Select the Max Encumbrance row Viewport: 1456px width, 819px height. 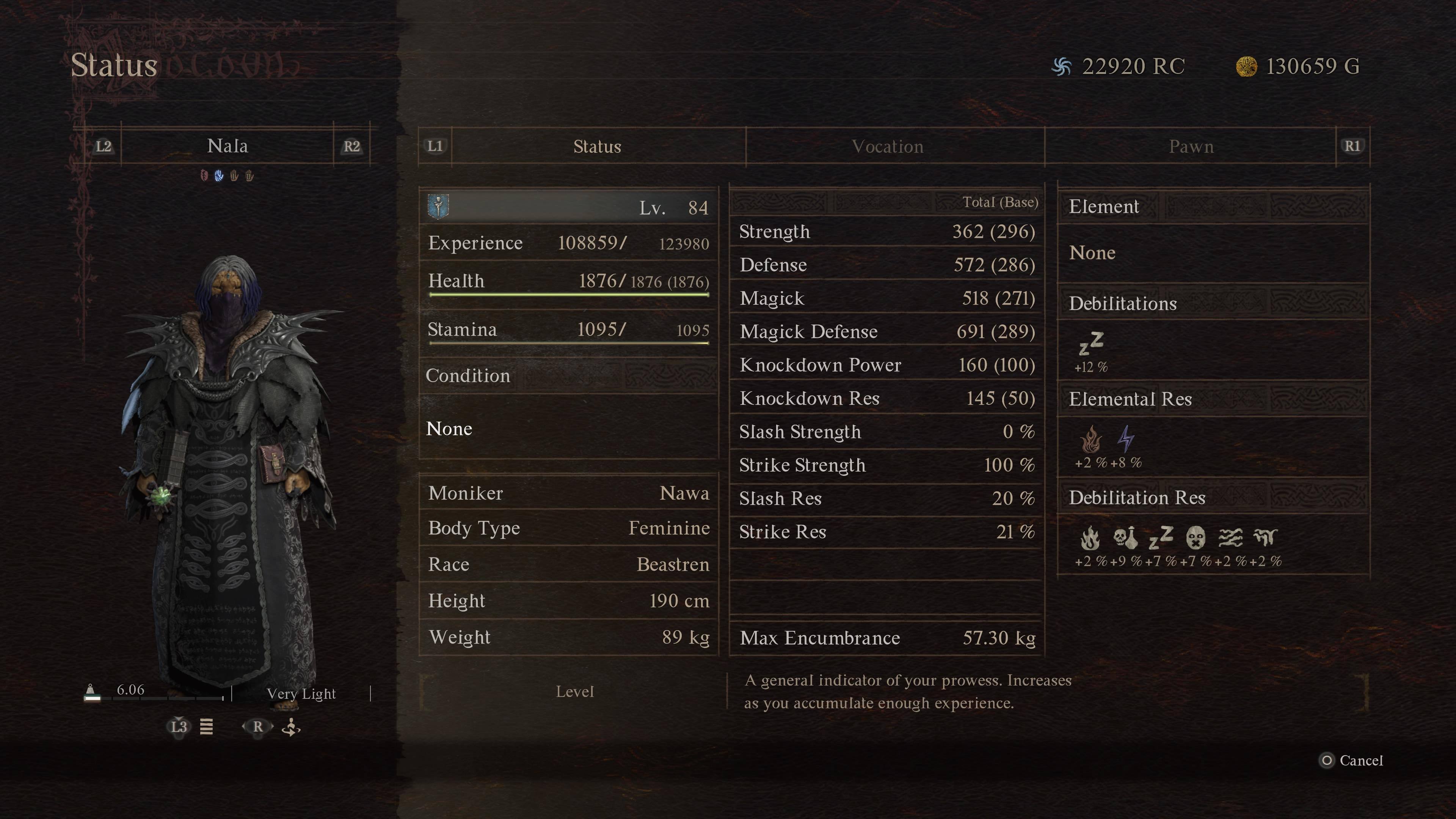click(886, 638)
